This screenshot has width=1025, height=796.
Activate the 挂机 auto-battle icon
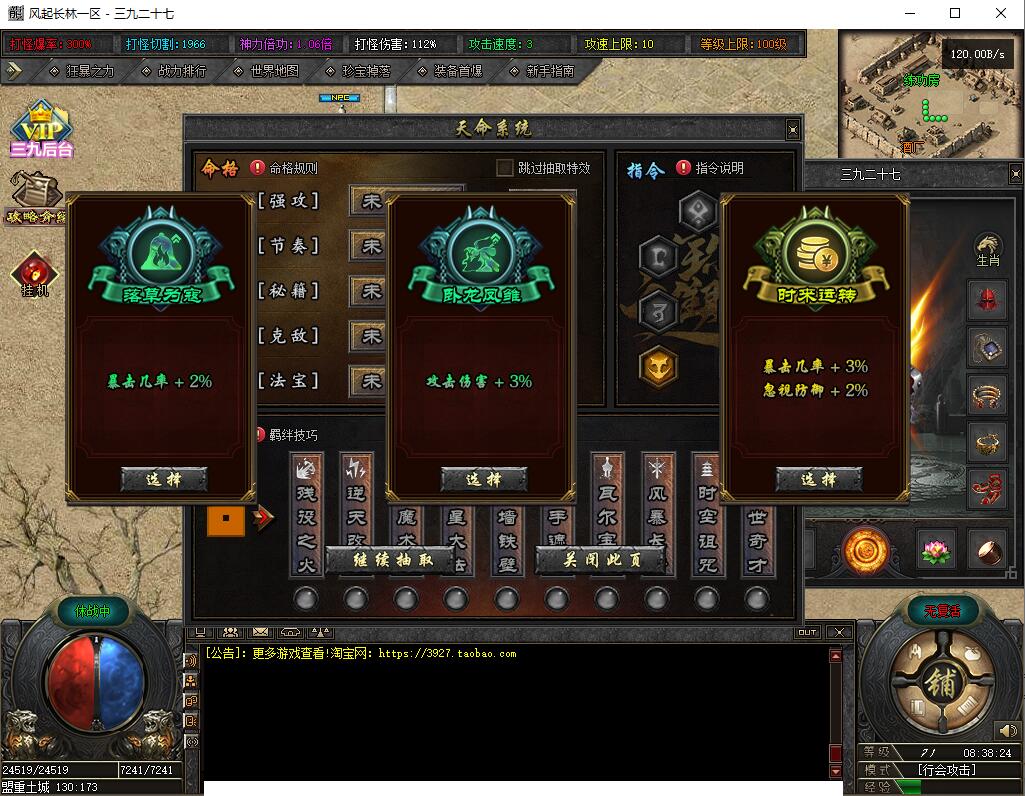[35, 274]
